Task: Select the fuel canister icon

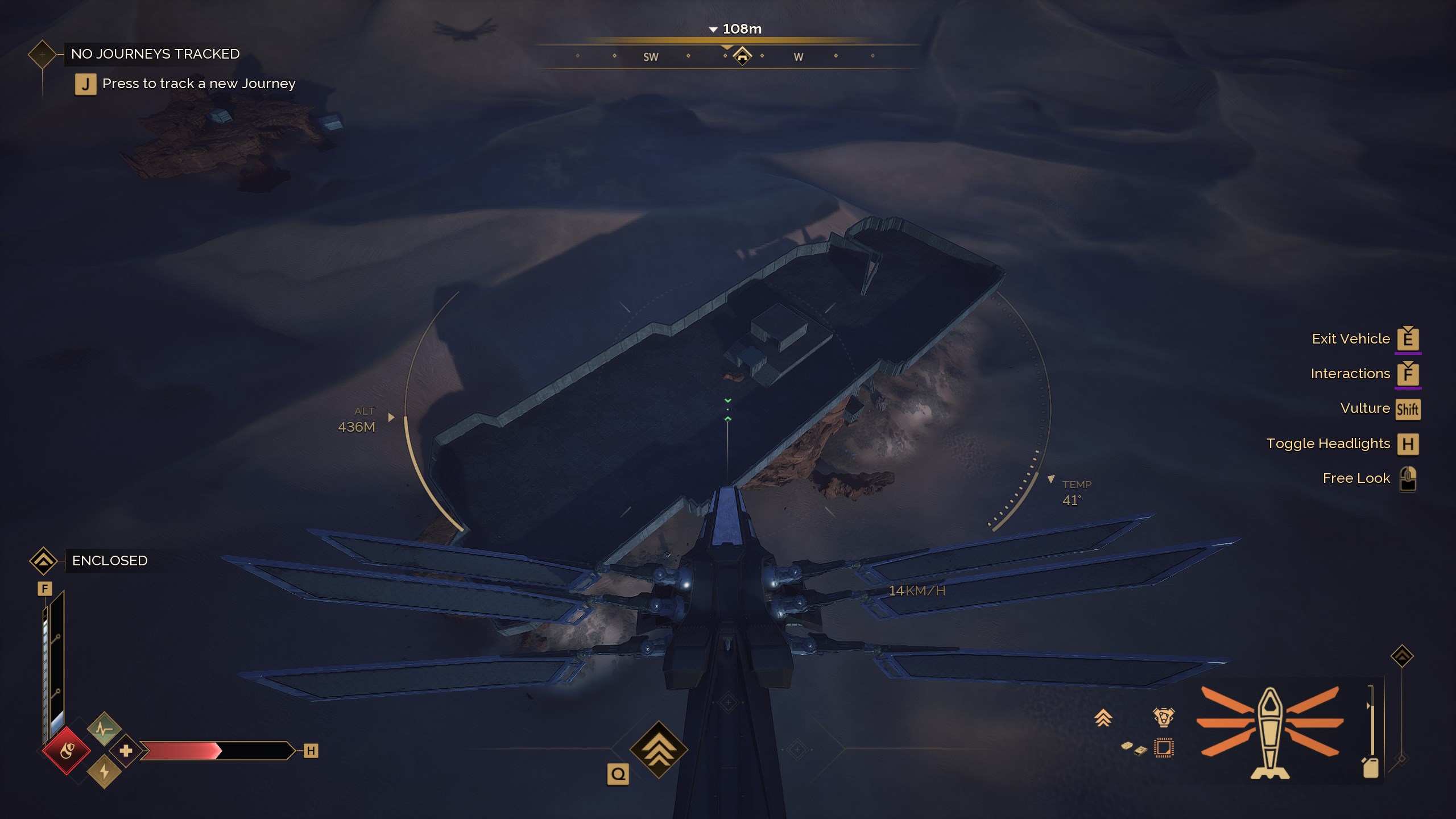Action: 1371,767
